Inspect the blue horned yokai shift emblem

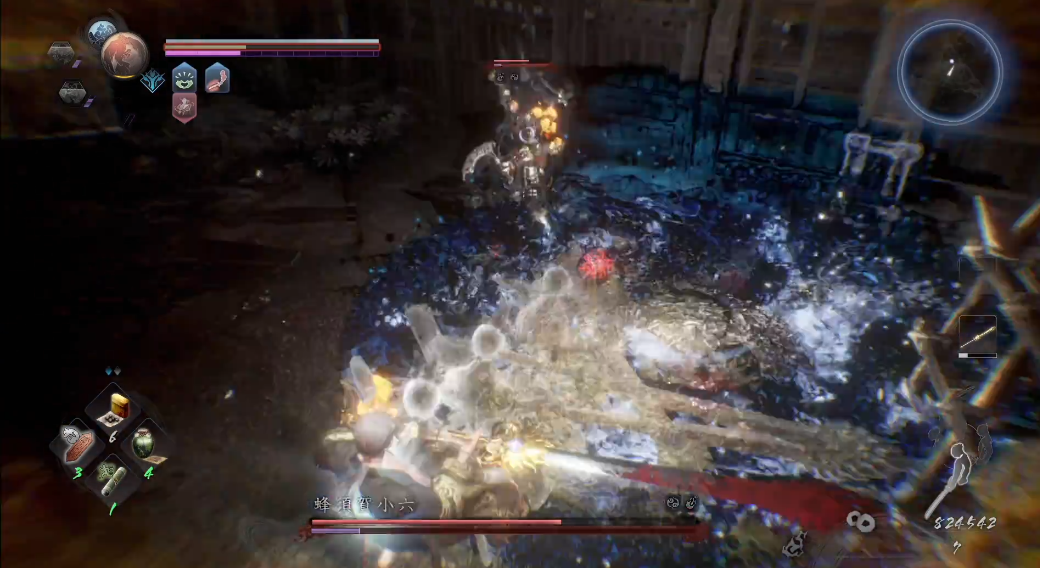pyautogui.click(x=153, y=82)
